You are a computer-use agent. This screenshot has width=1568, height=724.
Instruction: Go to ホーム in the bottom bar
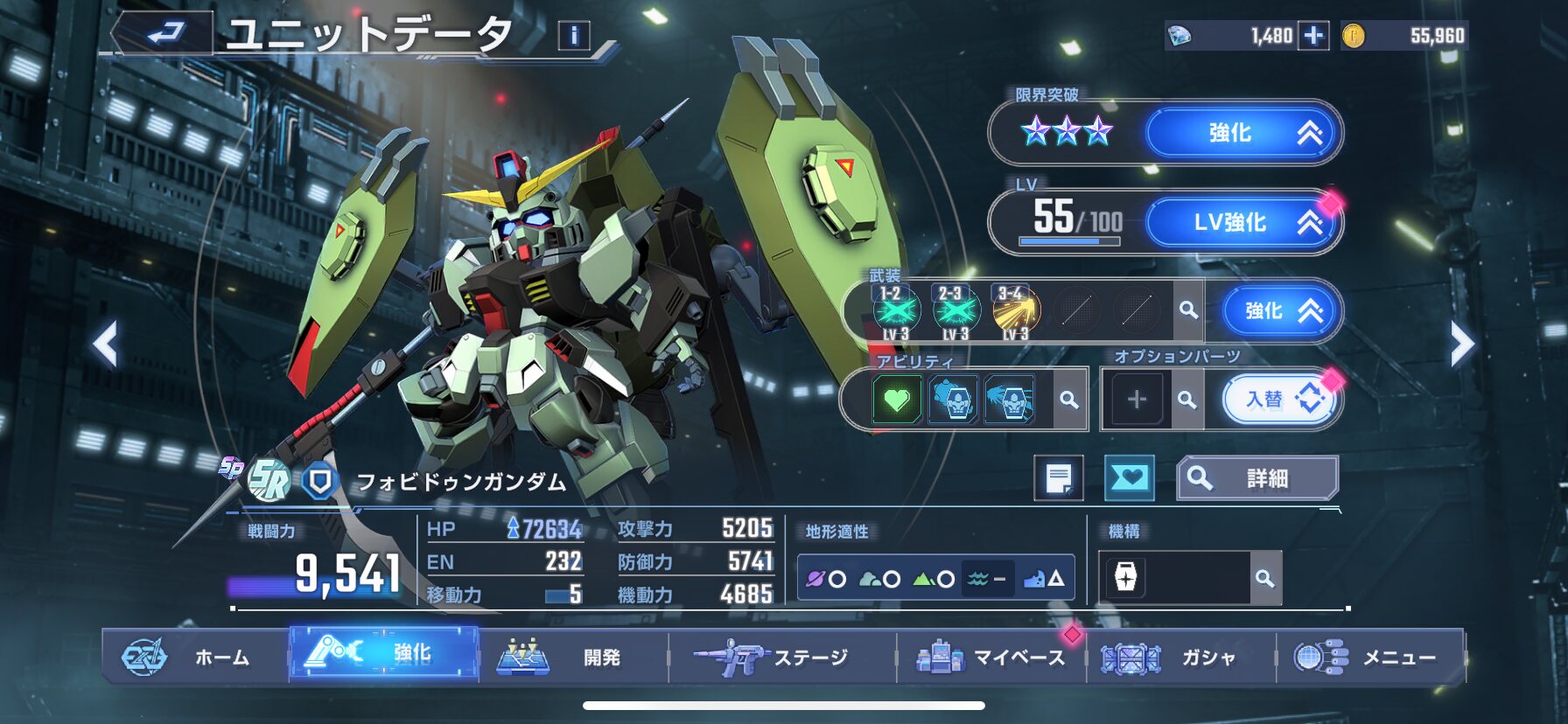pyautogui.click(x=195, y=657)
